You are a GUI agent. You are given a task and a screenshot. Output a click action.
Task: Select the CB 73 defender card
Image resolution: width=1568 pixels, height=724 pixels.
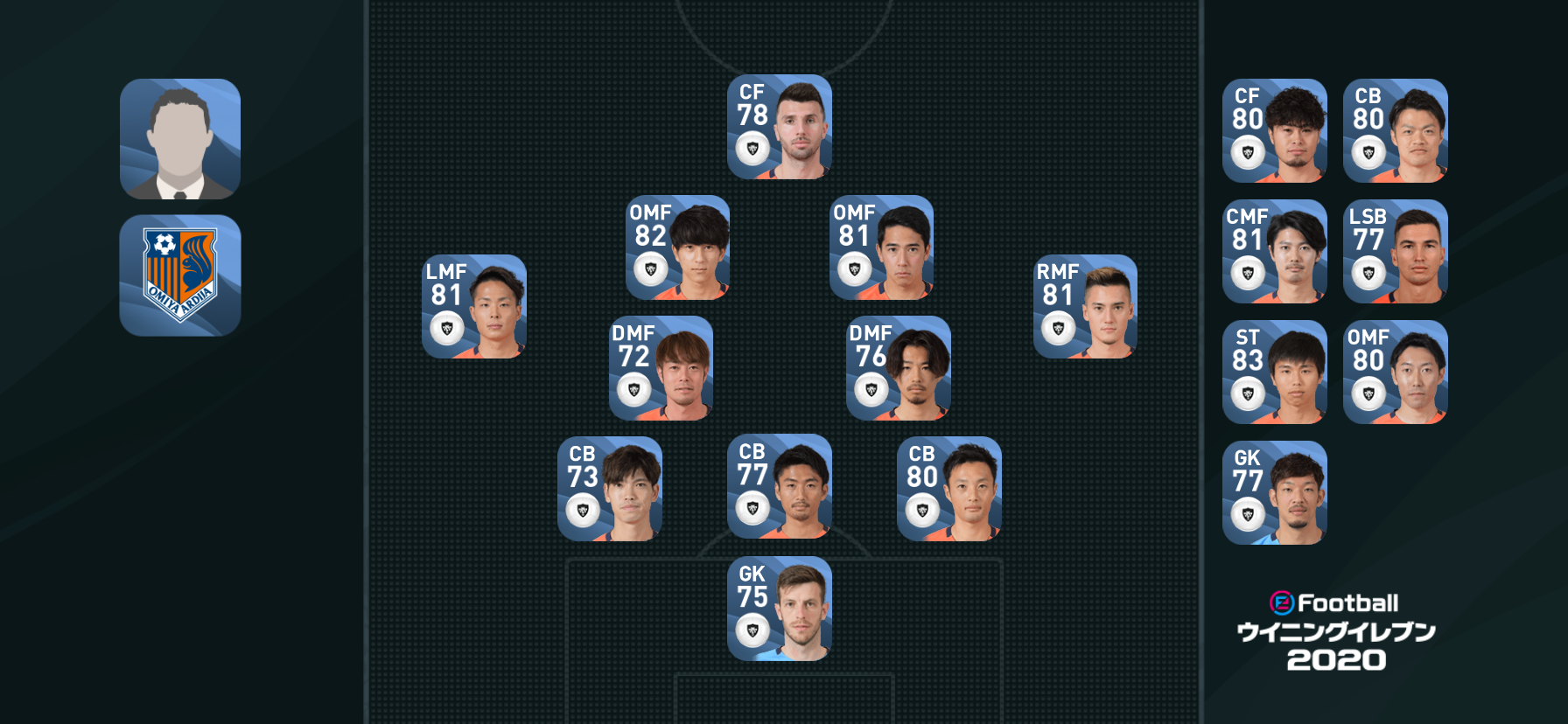pos(609,489)
